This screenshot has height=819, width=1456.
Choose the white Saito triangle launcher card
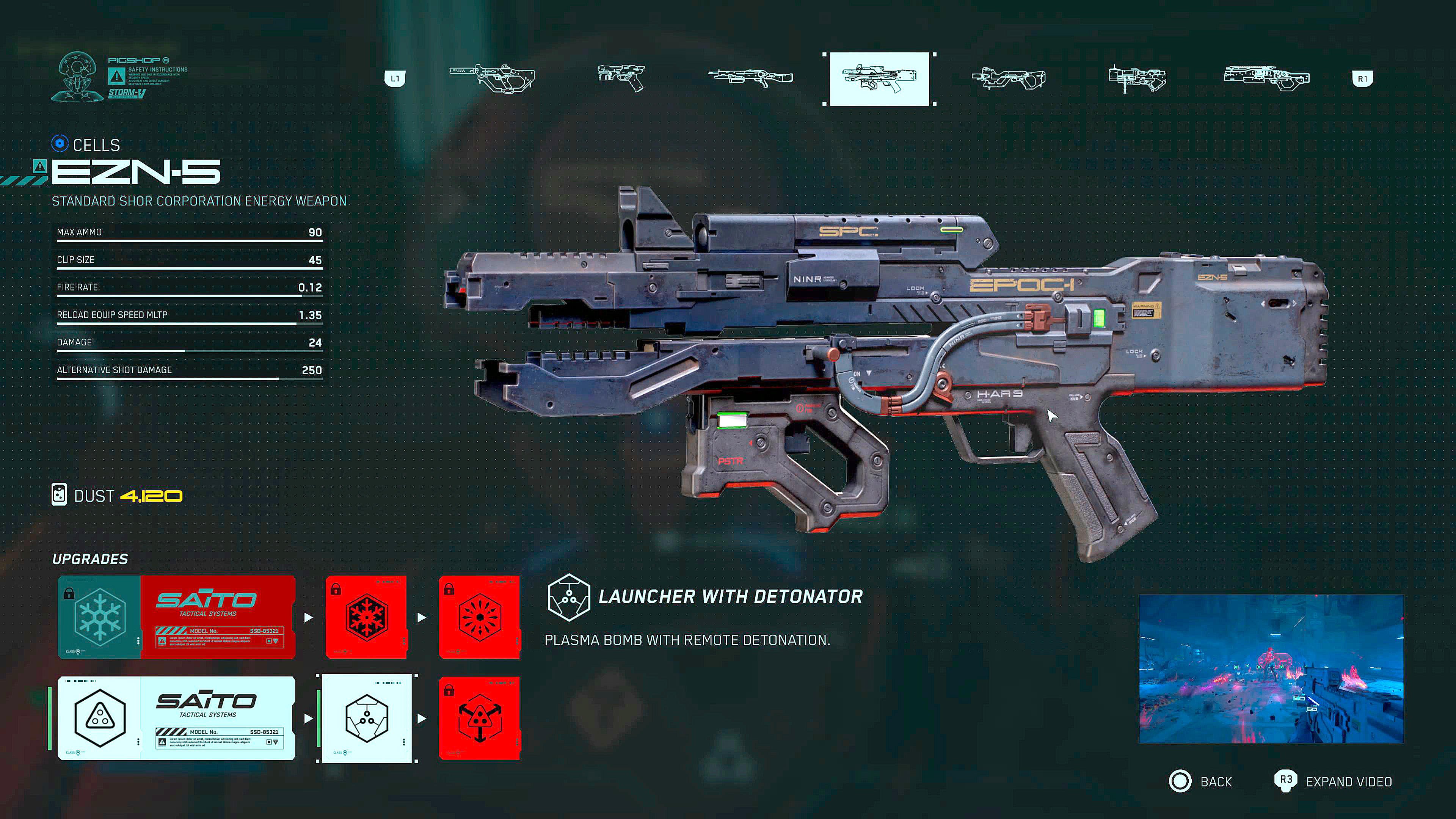(x=176, y=718)
